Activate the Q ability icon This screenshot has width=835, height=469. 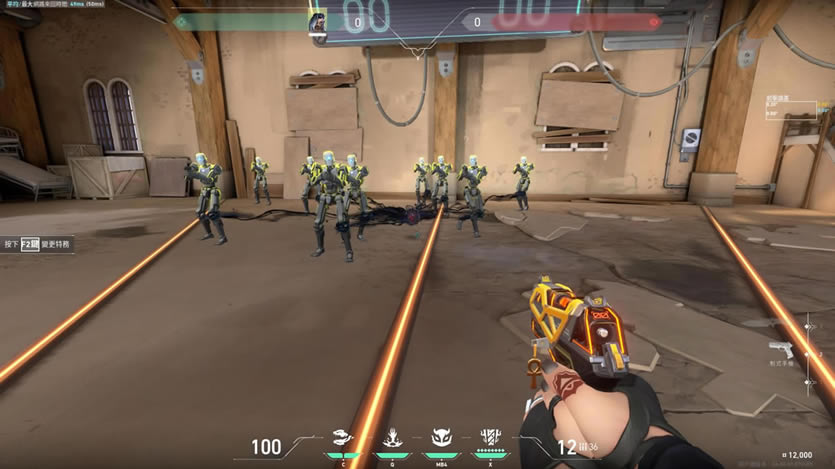(392, 438)
